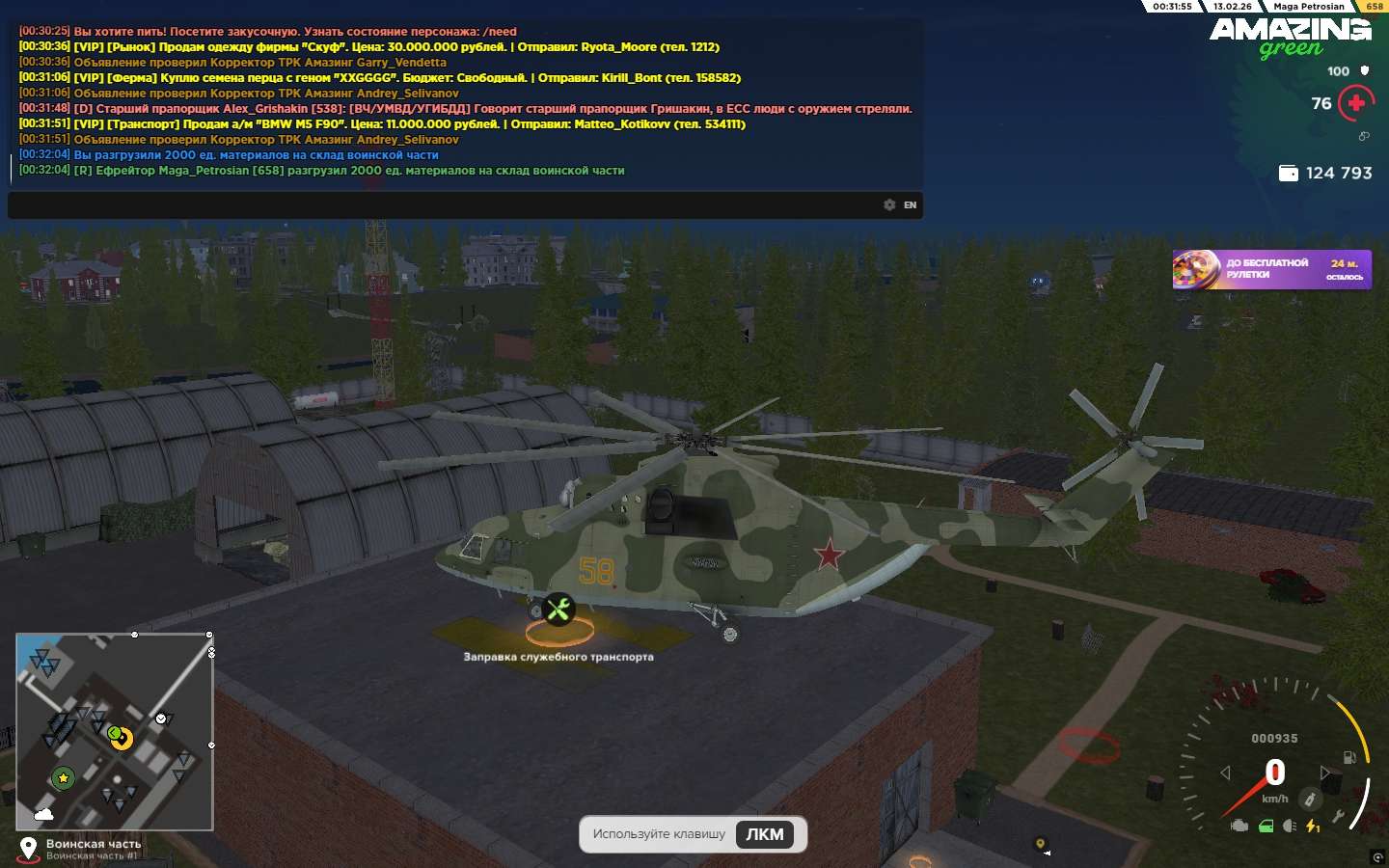This screenshot has height=868, width=1389.
Task: Click the yellow lightning bolt indicator
Action: pos(1313,826)
